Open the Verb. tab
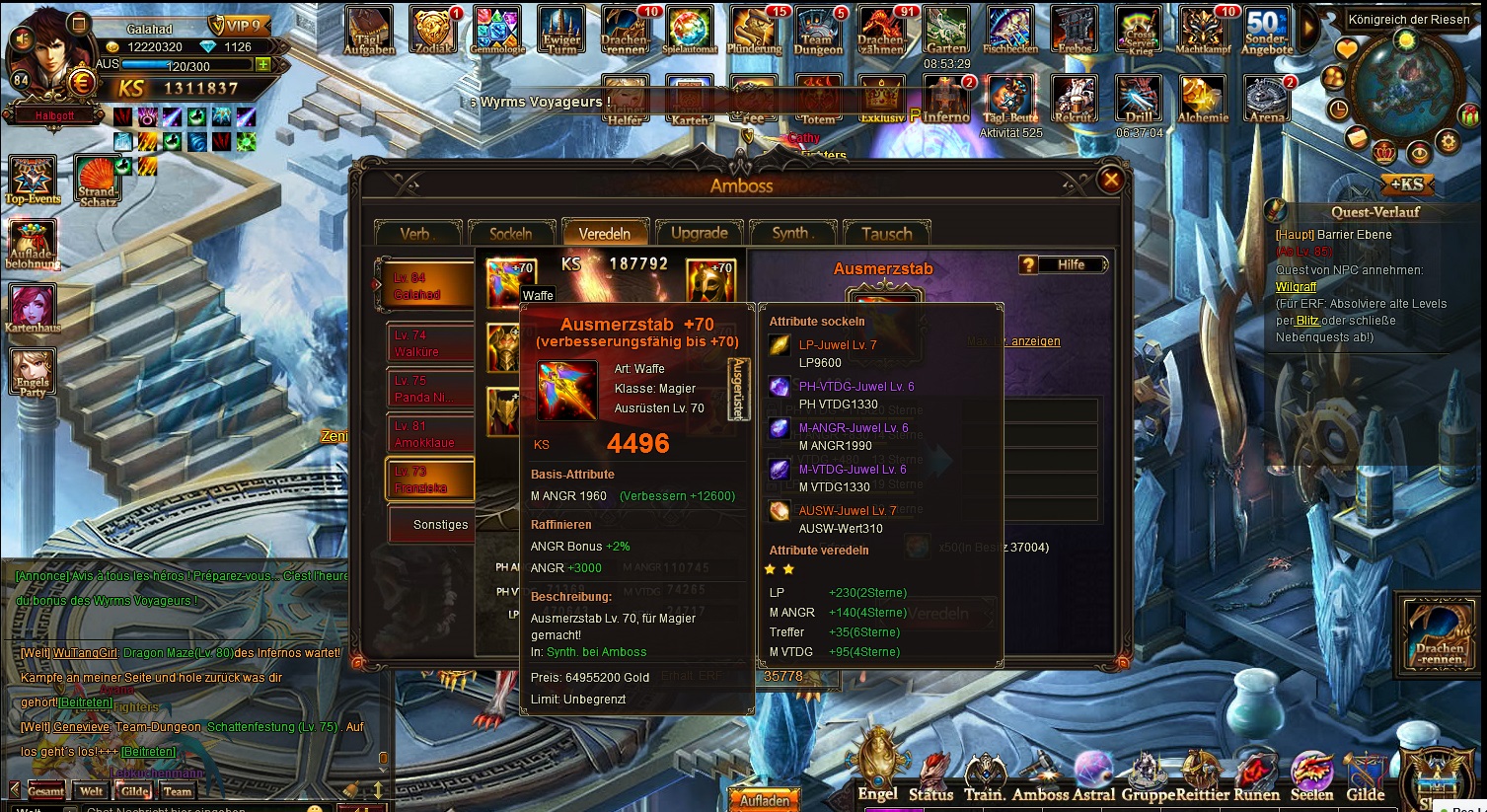The width and height of the screenshot is (1487, 812). pyautogui.click(x=416, y=234)
